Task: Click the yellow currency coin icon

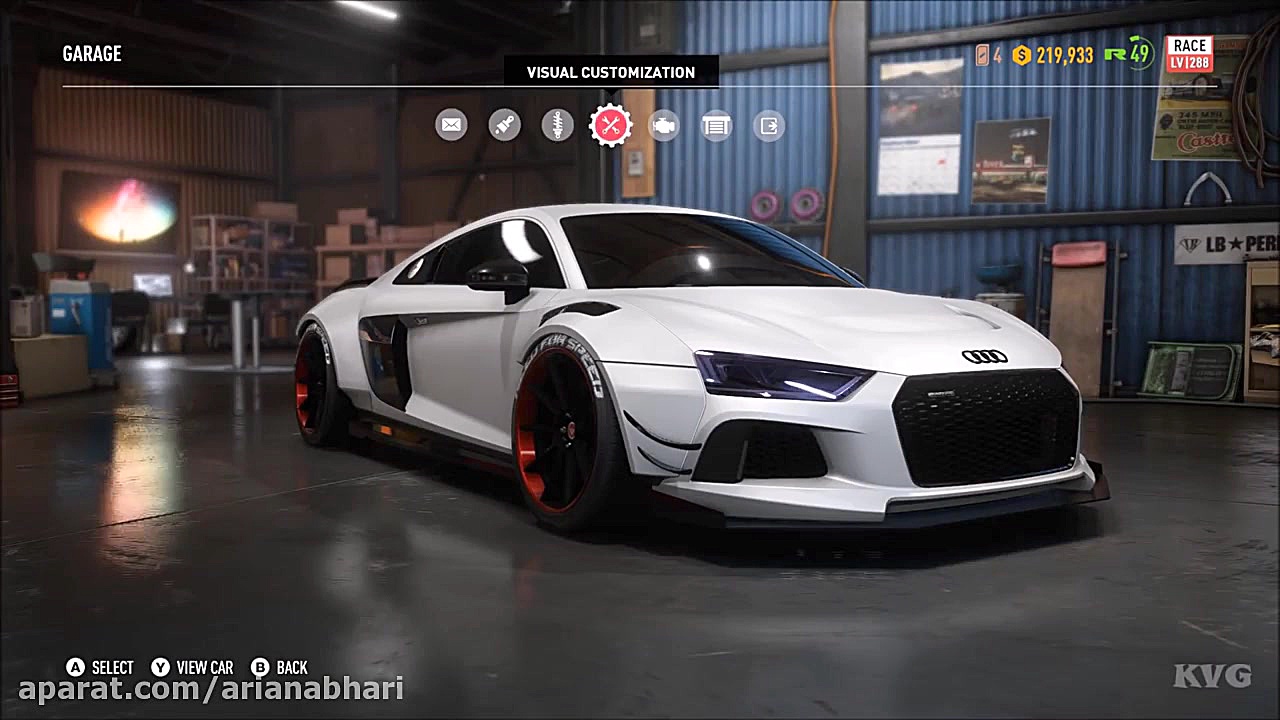Action: click(x=1020, y=57)
